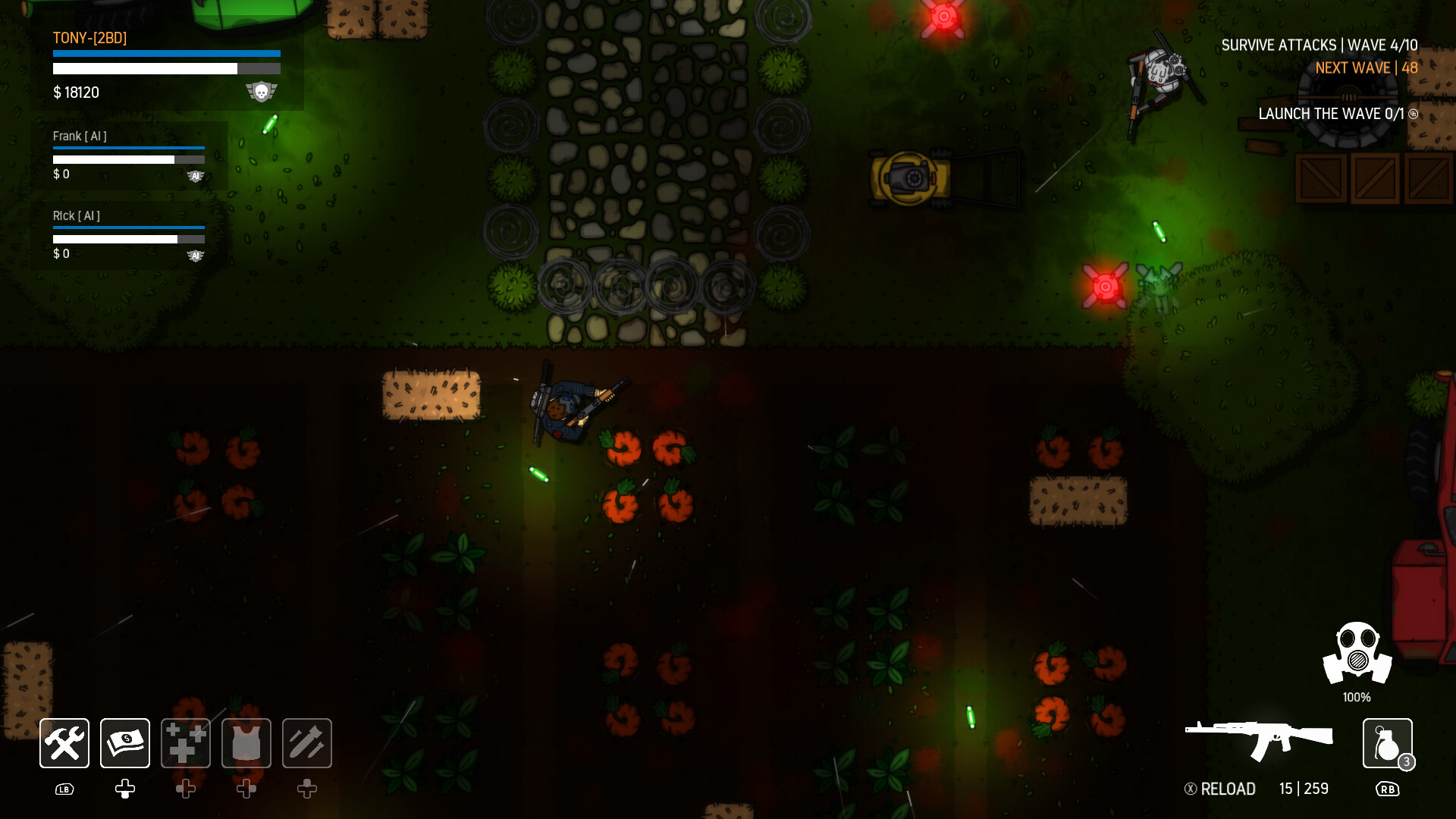Click the NEXT WAVE | 48 countdown label
Viewport: 1456px width, 819px height.
tap(1365, 67)
